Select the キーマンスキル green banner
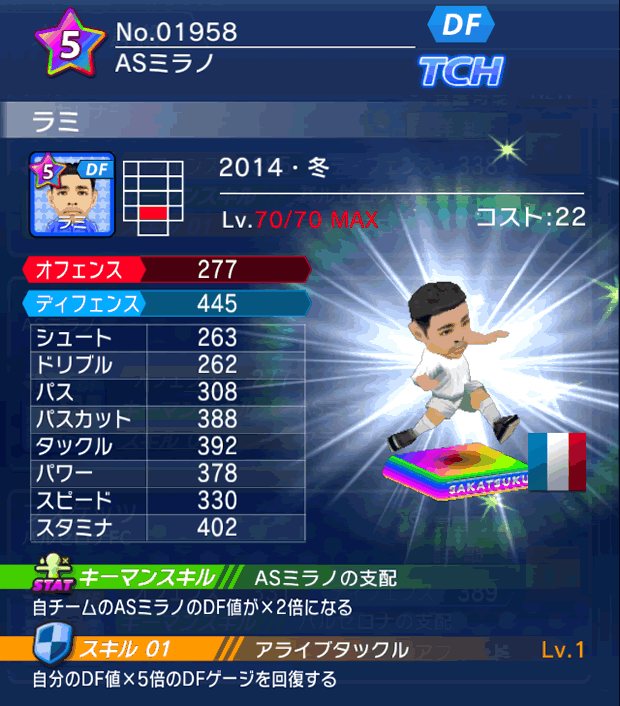Screen dimensions: 620x706 click(145, 577)
